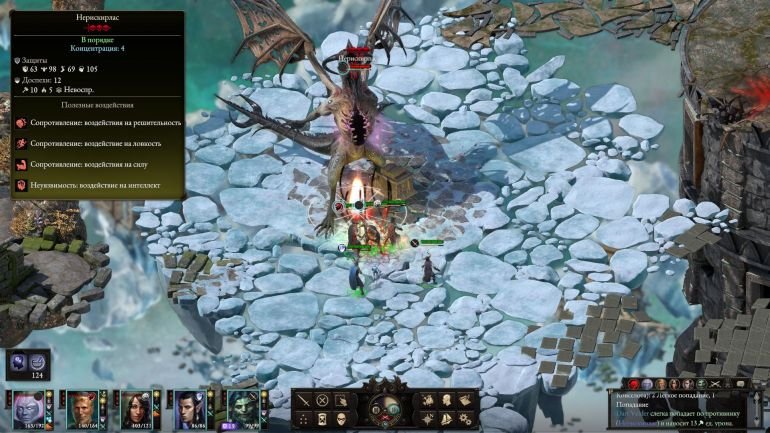
Task: Open the gear options menu
Action: point(466,418)
